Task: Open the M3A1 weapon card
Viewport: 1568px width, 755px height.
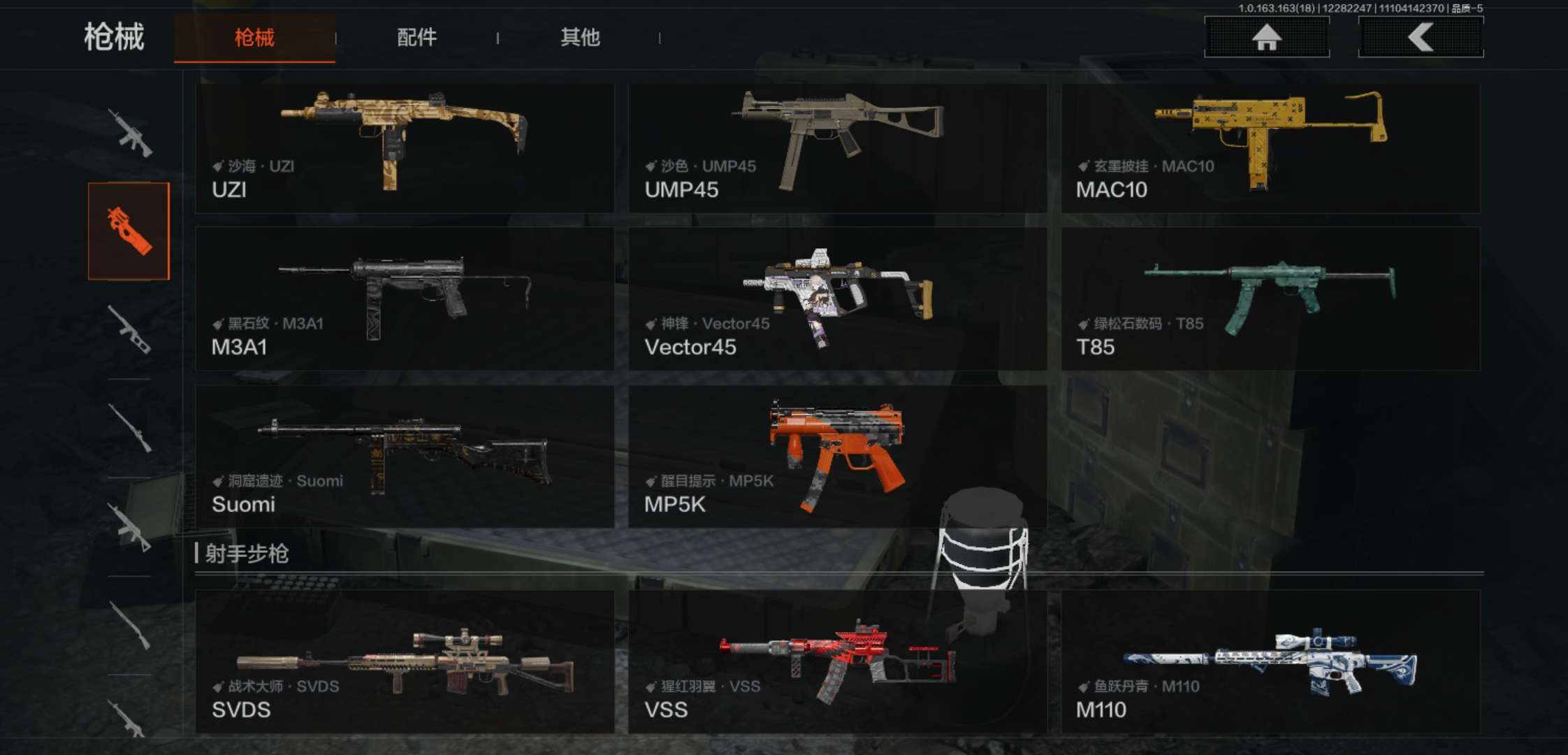Action: coord(405,299)
